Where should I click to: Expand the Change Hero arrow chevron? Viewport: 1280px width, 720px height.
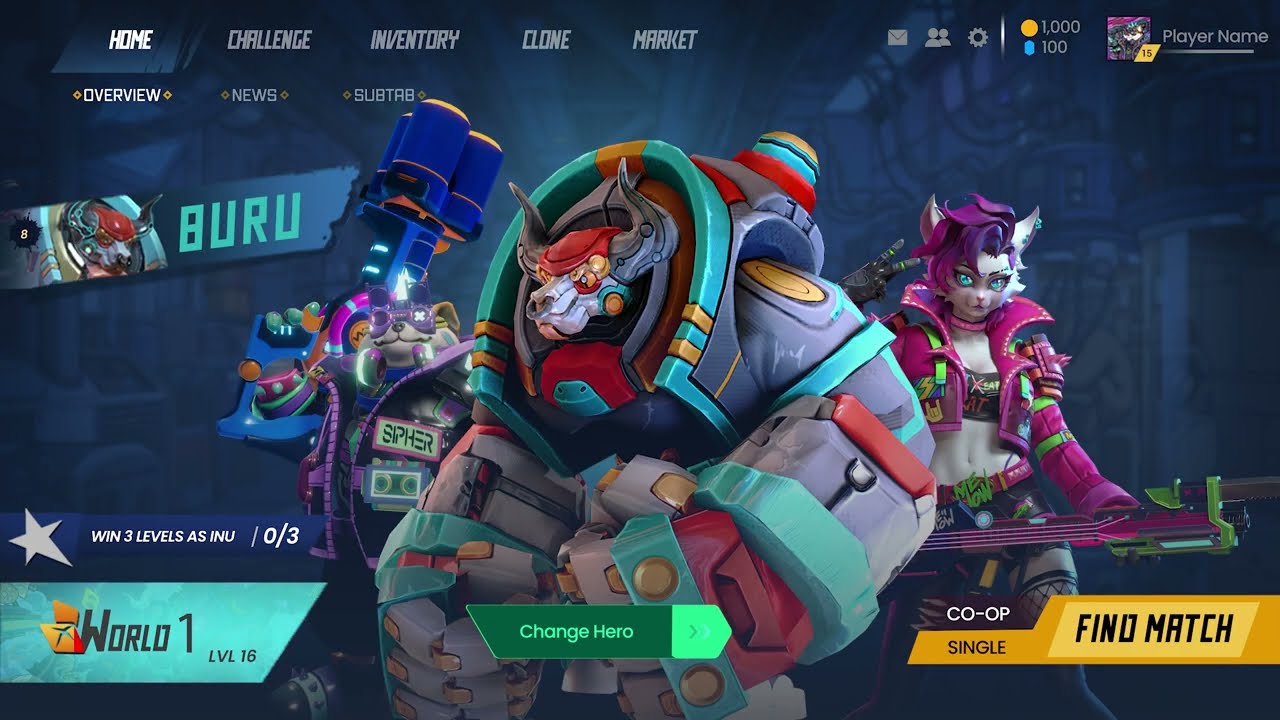(x=697, y=632)
